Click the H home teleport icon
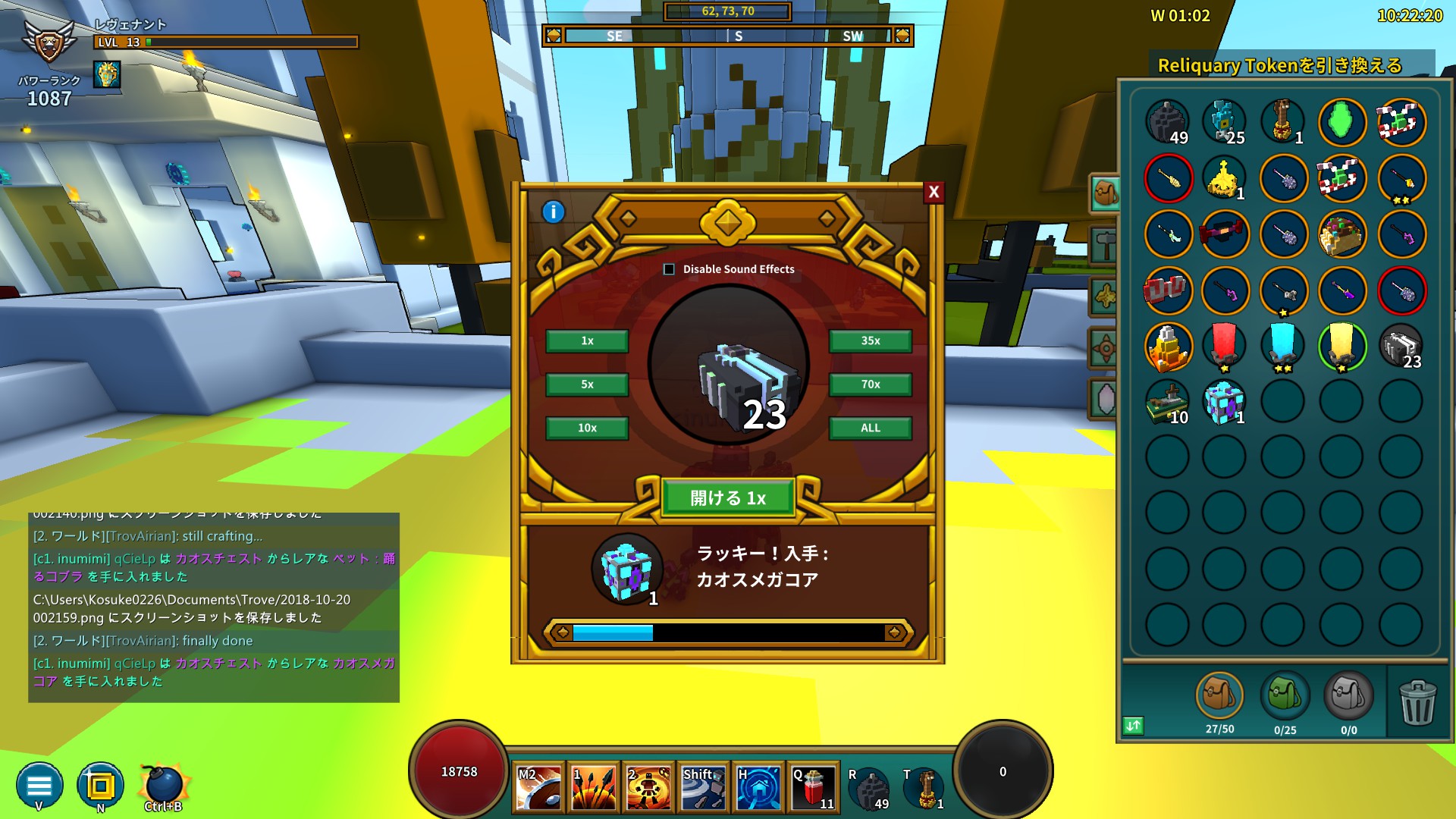This screenshot has width=1456, height=819. 757,787
